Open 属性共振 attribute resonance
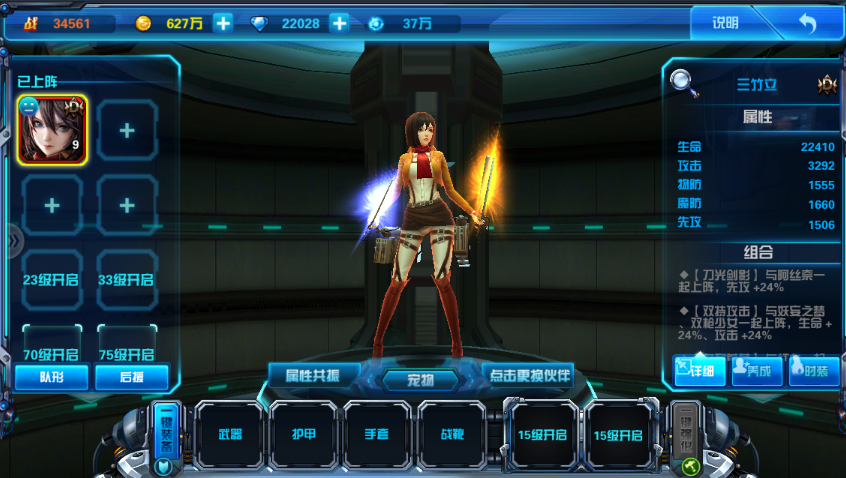Image resolution: width=846 pixels, height=478 pixels. pos(314,375)
